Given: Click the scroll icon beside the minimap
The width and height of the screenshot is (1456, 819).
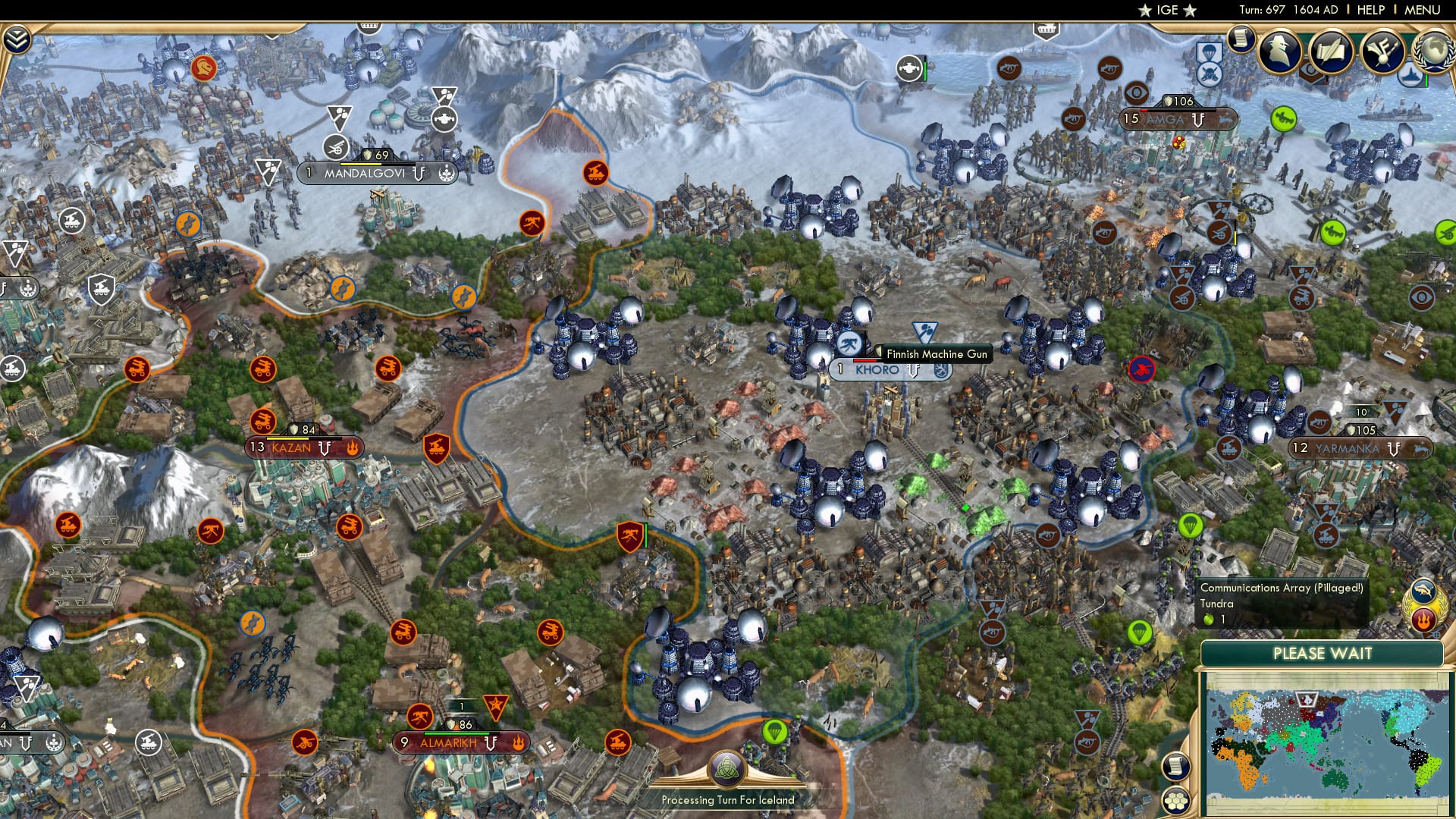Looking at the screenshot, I should coord(1175,767).
